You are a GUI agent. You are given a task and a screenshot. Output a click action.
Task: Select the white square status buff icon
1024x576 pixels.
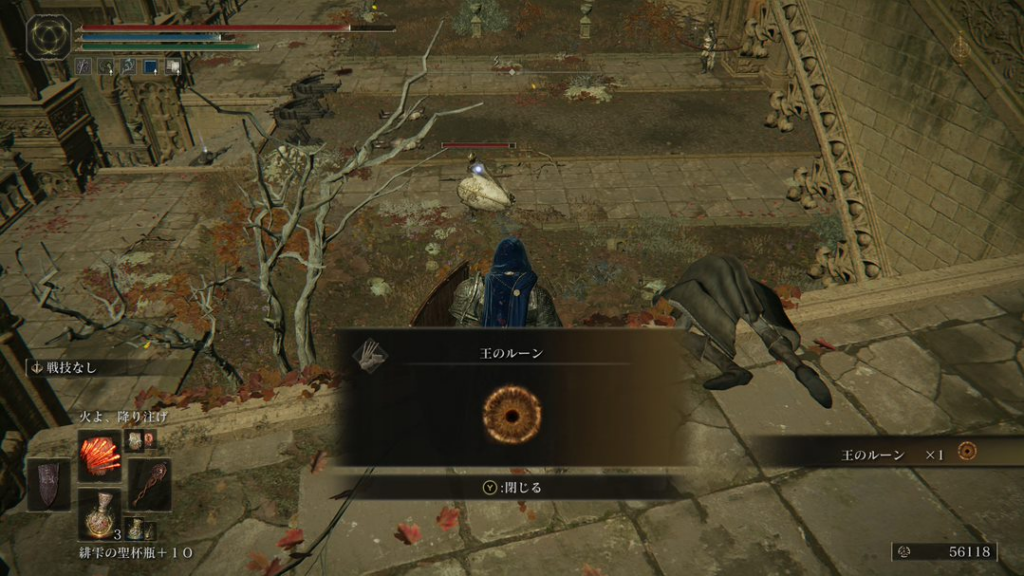173,67
